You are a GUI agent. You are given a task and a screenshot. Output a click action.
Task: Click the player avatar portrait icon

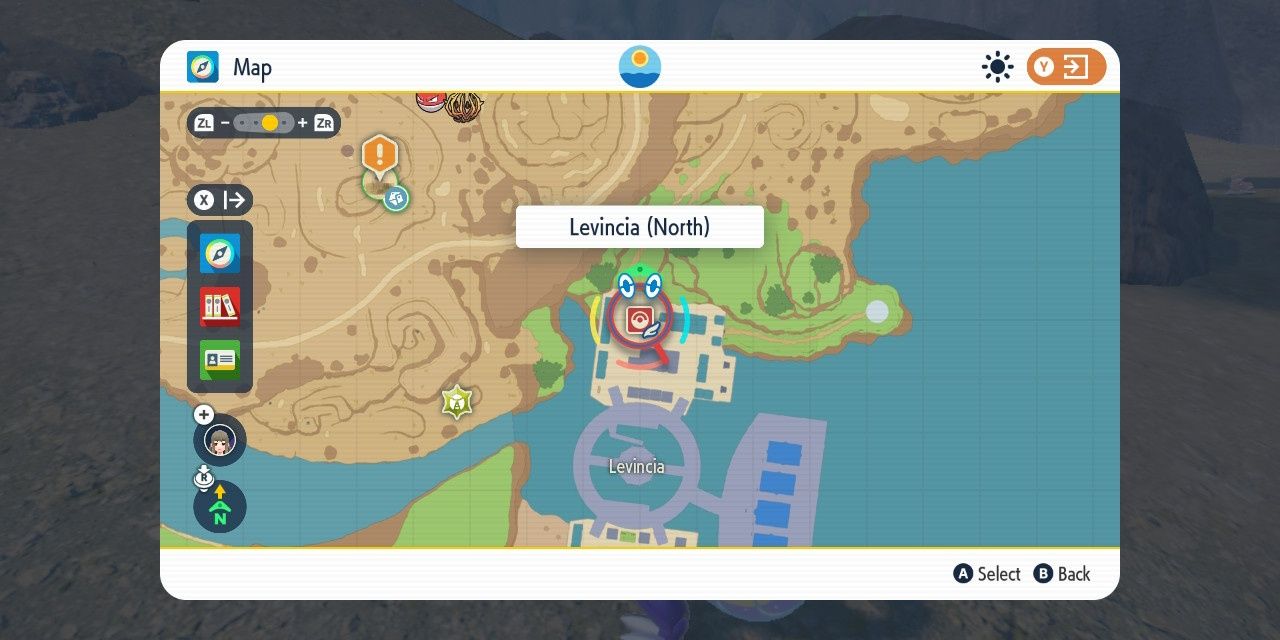pos(220,440)
